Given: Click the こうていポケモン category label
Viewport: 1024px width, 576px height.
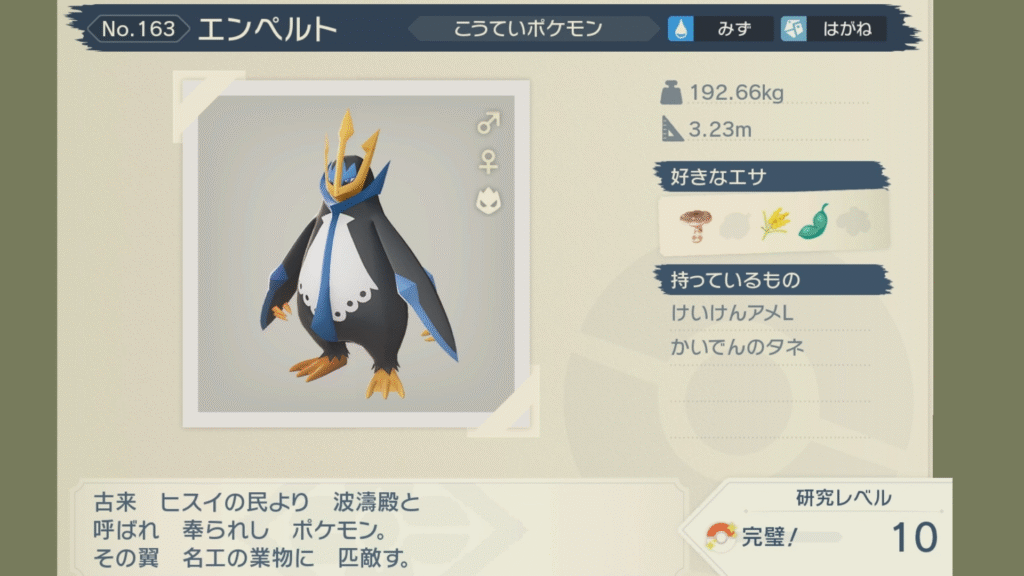Looking at the screenshot, I should click(529, 29).
